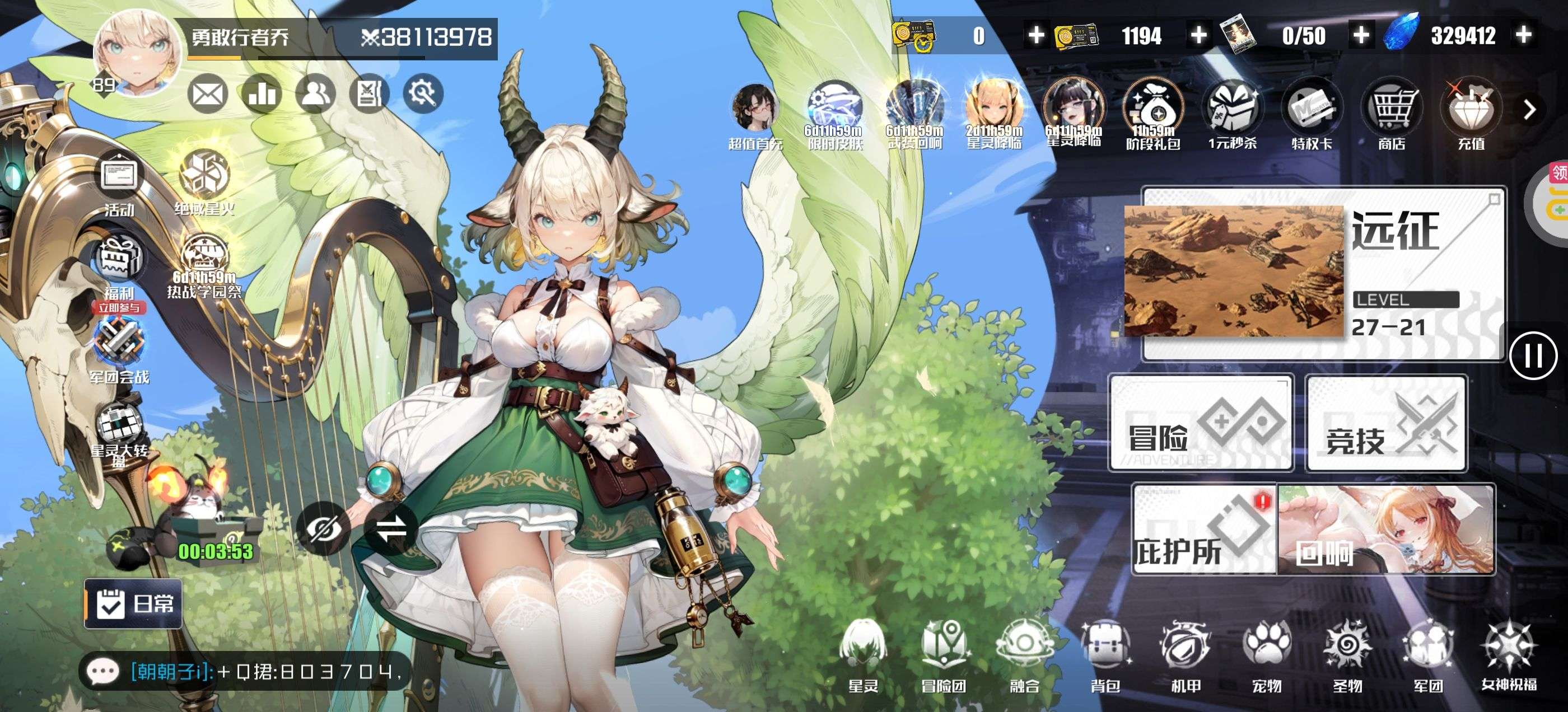Enter the 冒险 adventure mode
Image resolution: width=1568 pixels, height=712 pixels.
pos(1201,423)
